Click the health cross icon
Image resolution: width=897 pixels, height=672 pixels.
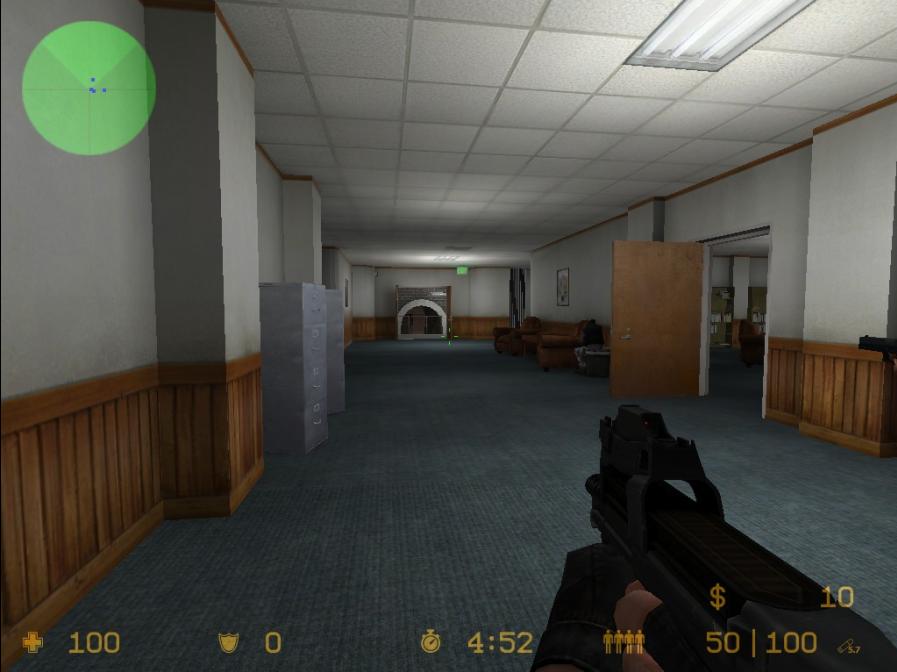[32, 642]
